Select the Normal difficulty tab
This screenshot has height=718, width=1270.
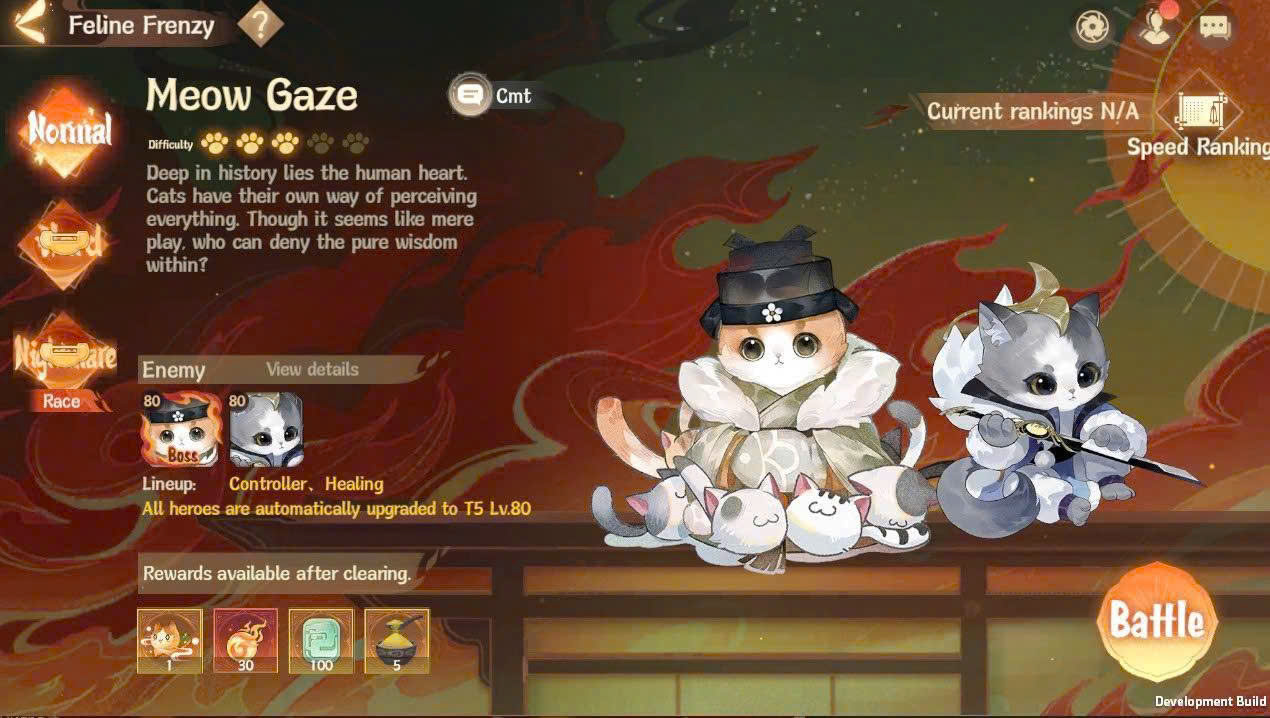point(69,130)
